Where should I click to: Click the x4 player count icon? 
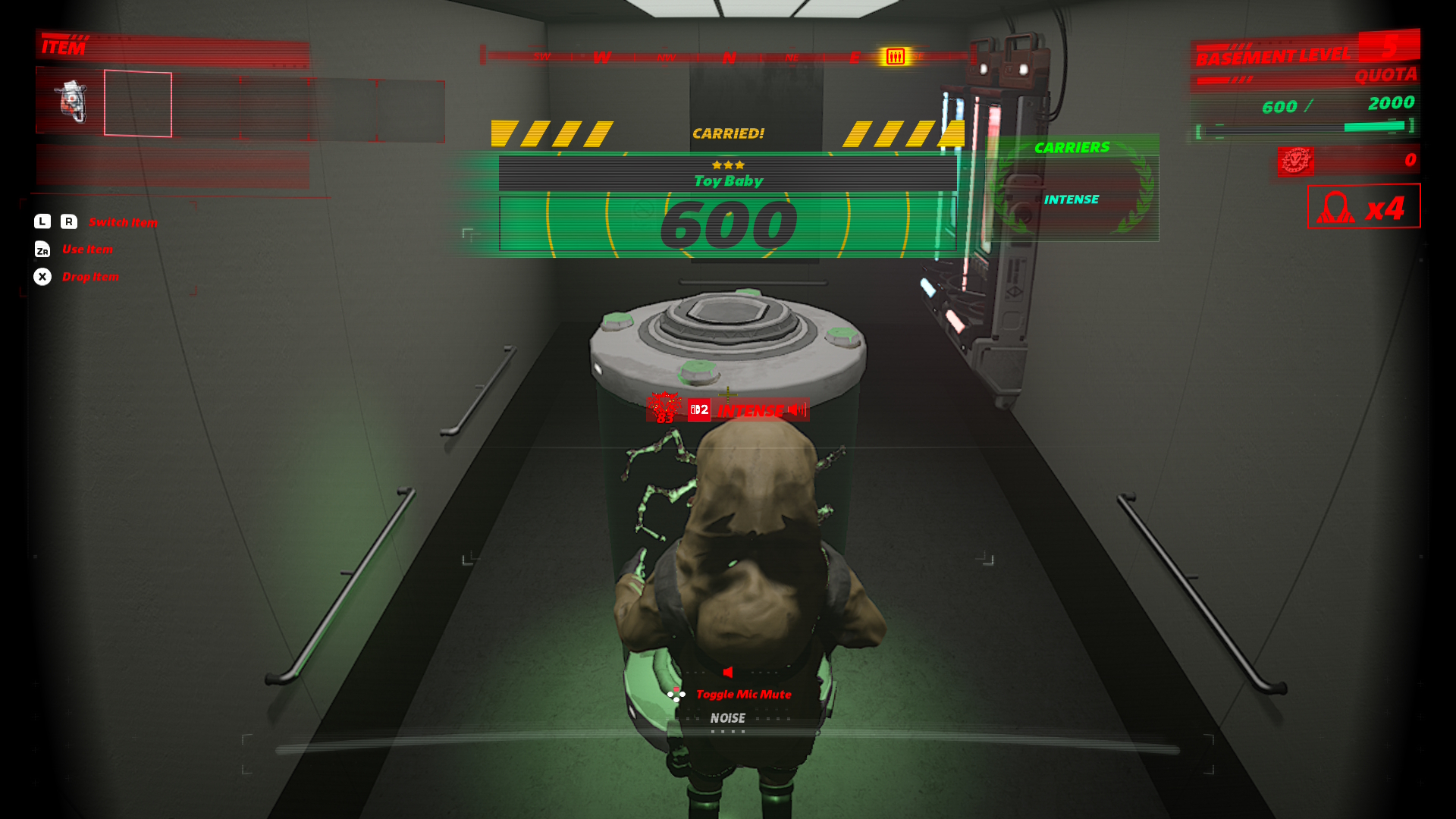[1363, 207]
